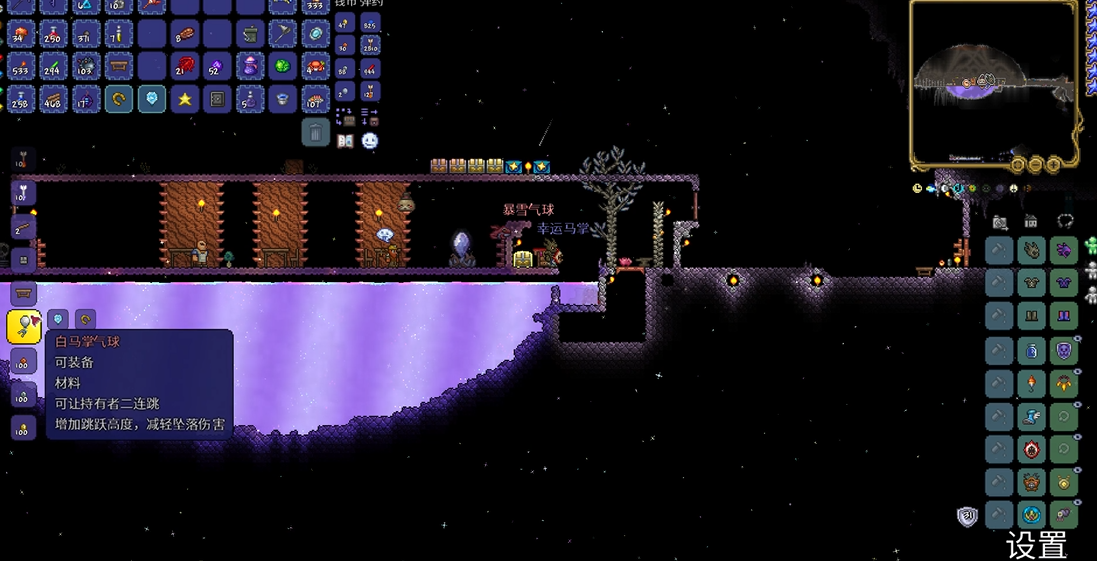Select the white horseshoe balloon crafting slot
The image size is (1097, 561).
point(24,326)
